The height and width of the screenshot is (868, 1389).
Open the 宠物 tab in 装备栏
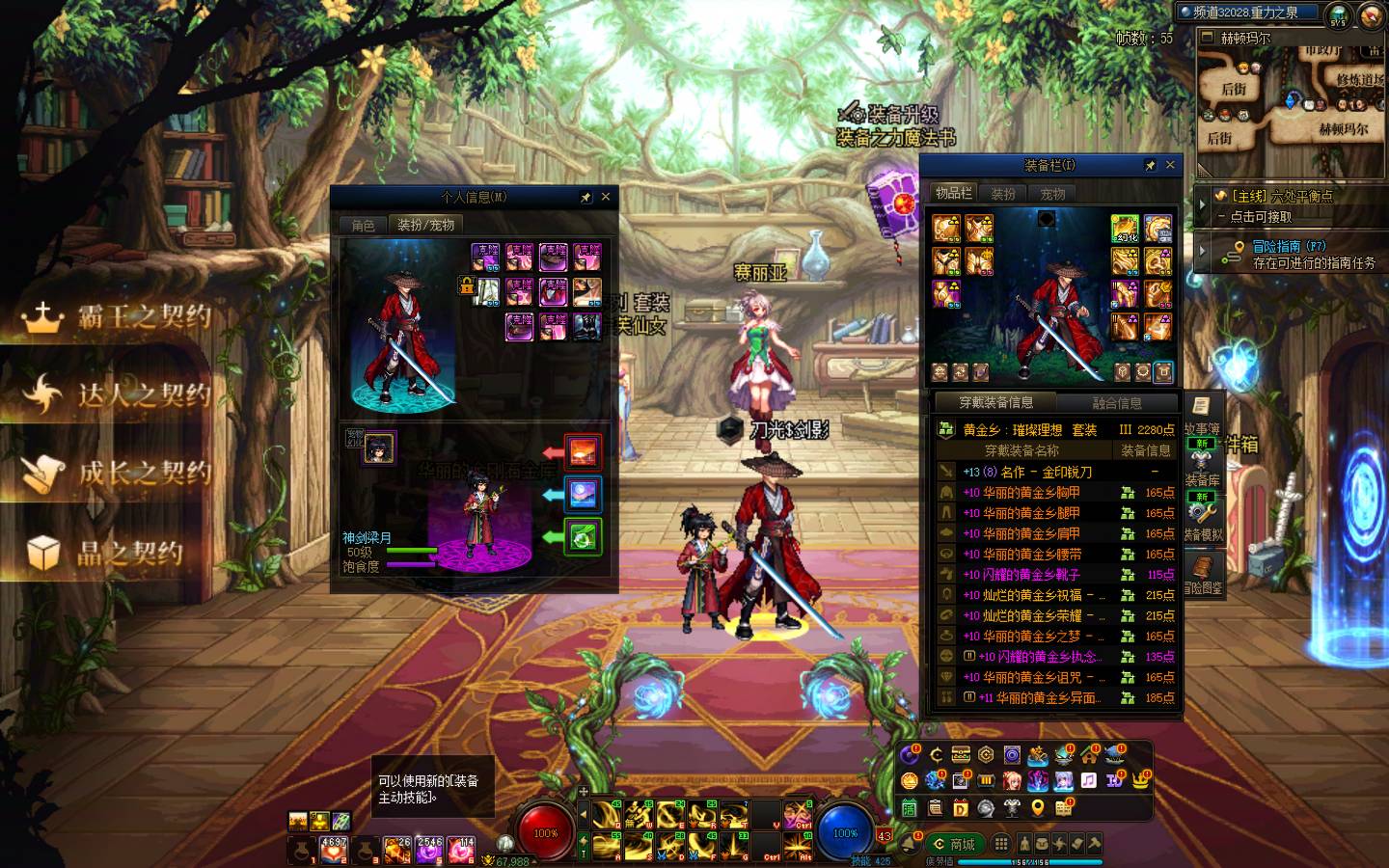(1052, 193)
